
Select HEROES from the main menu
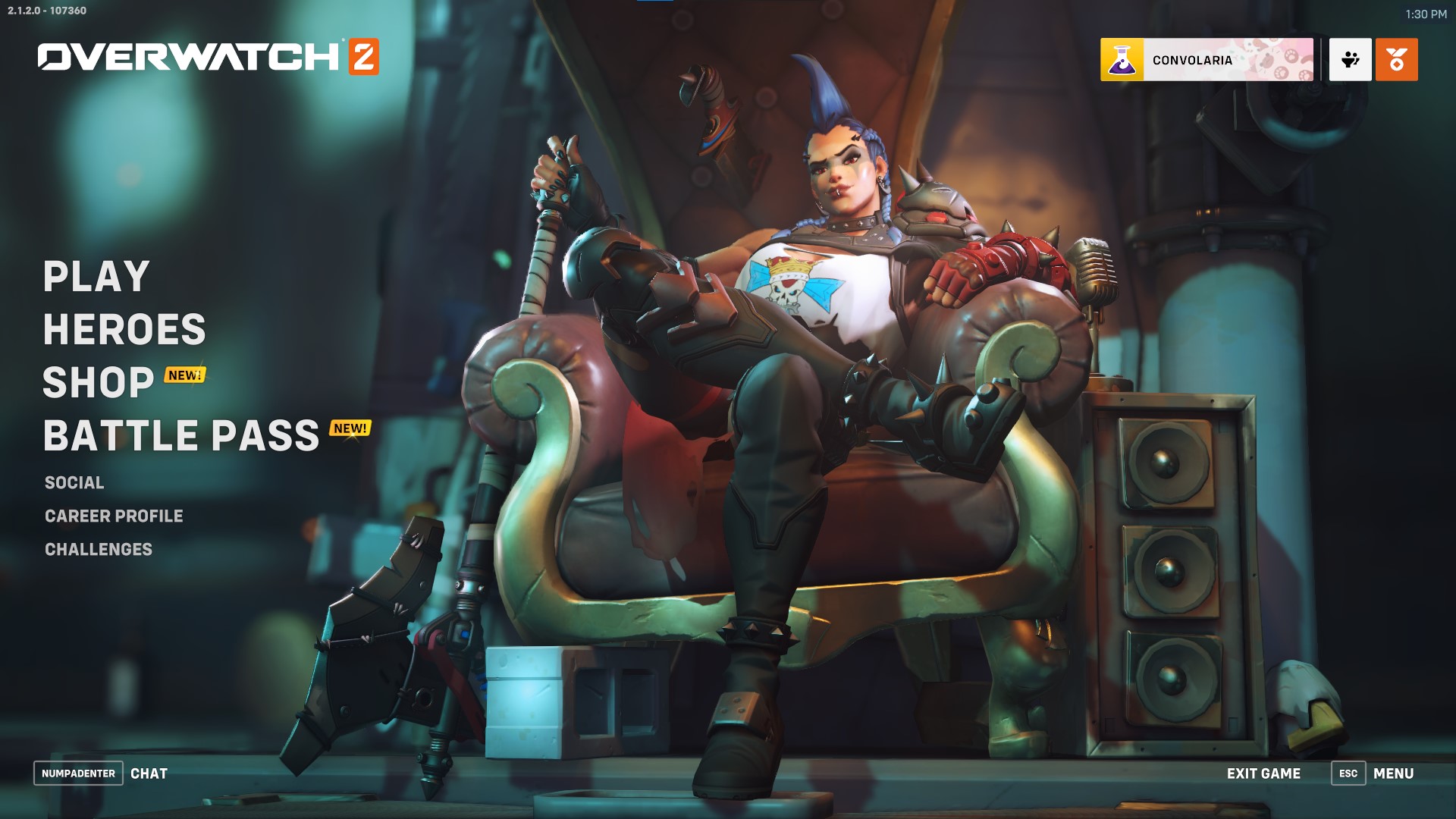tap(124, 330)
